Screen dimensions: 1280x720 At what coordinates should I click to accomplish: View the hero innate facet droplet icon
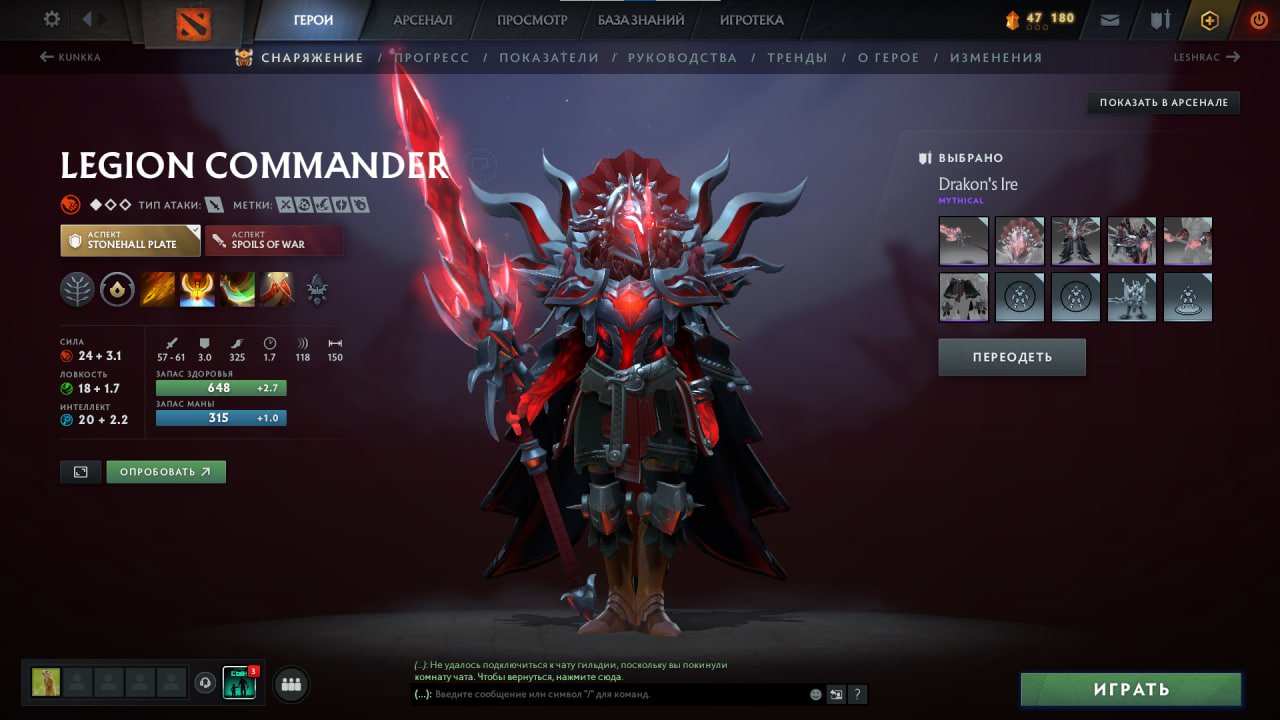pos(118,290)
